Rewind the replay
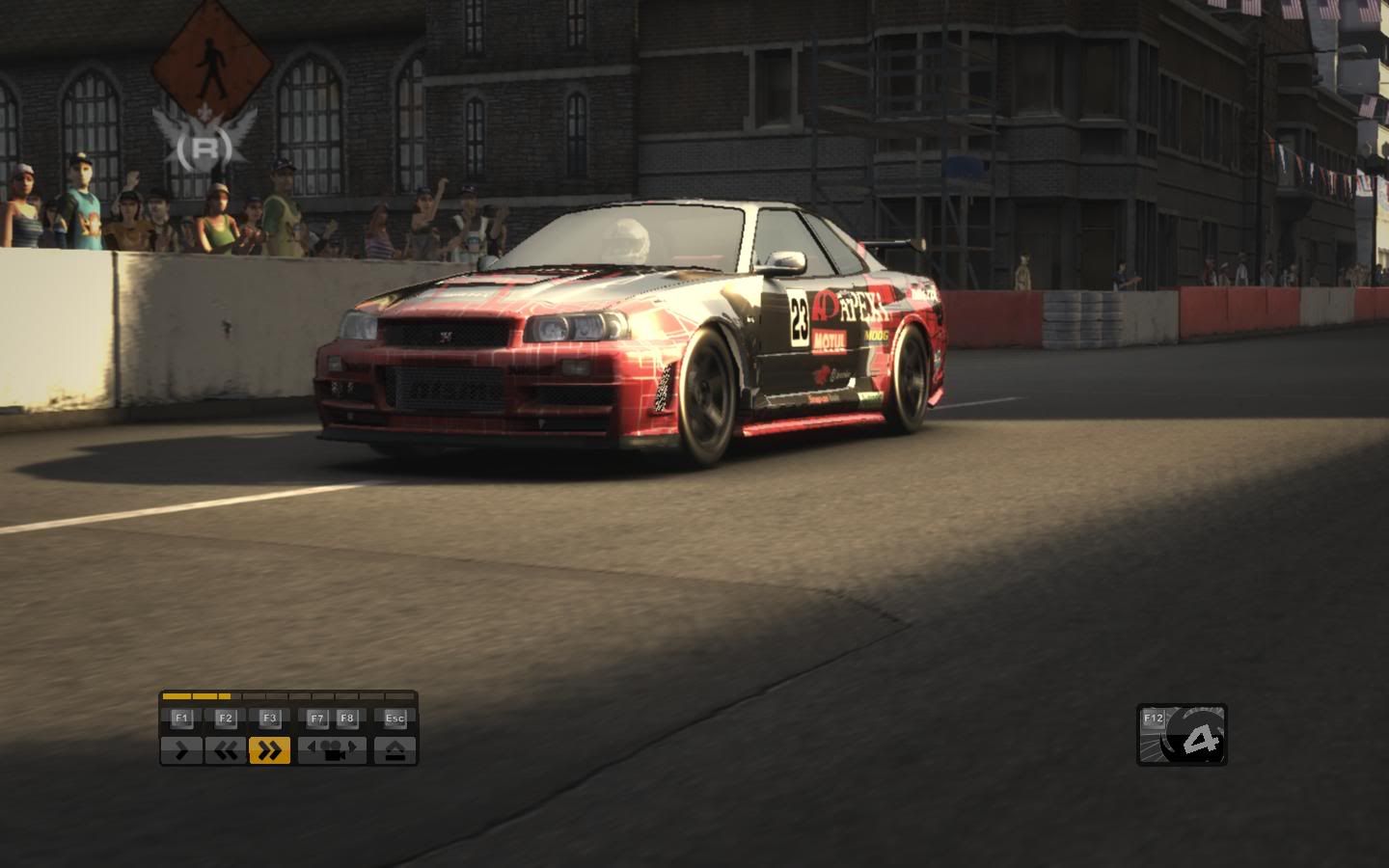The image size is (1389, 868). [225, 750]
